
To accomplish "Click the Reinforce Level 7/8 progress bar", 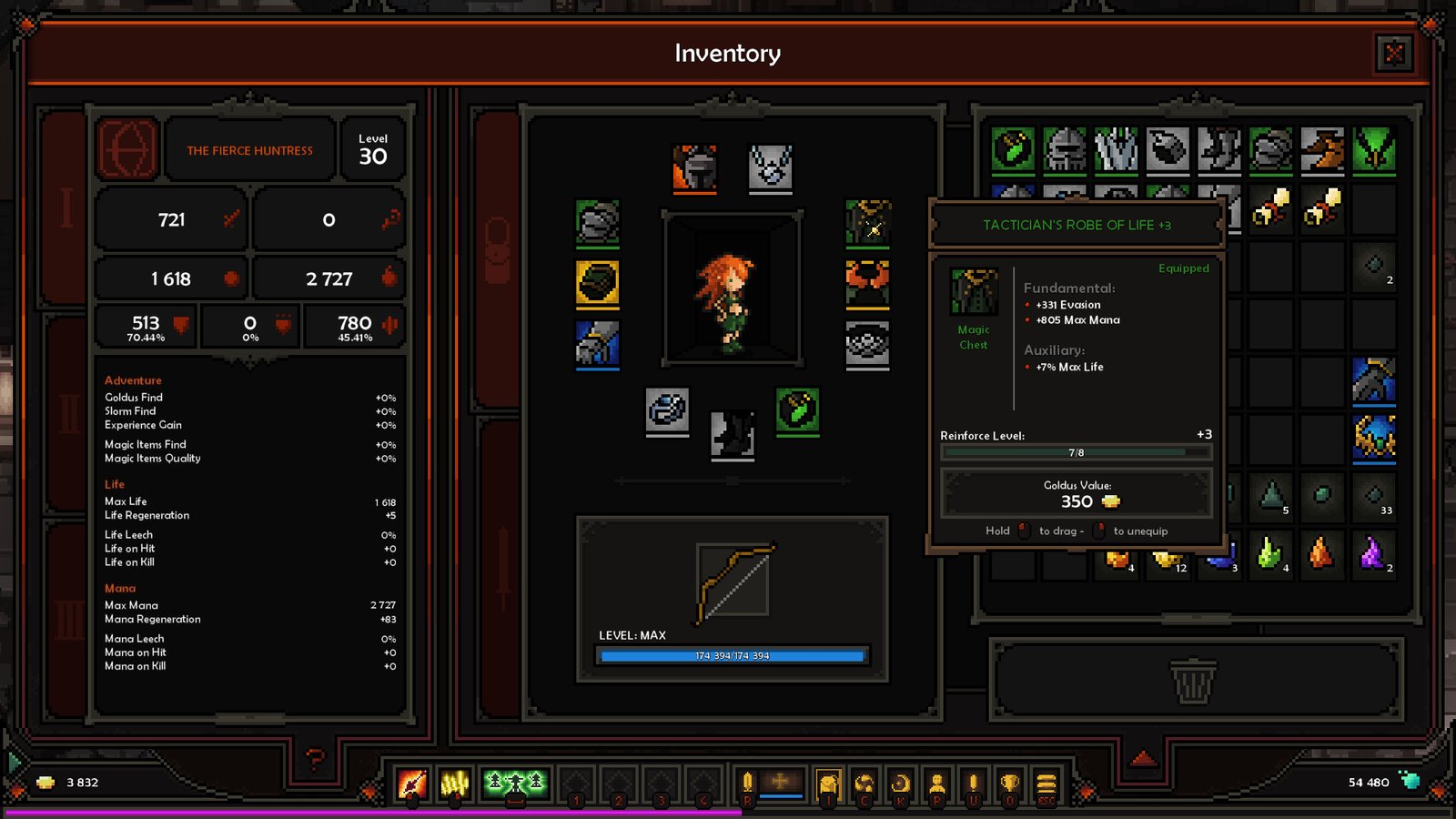I will pyautogui.click(x=1077, y=450).
